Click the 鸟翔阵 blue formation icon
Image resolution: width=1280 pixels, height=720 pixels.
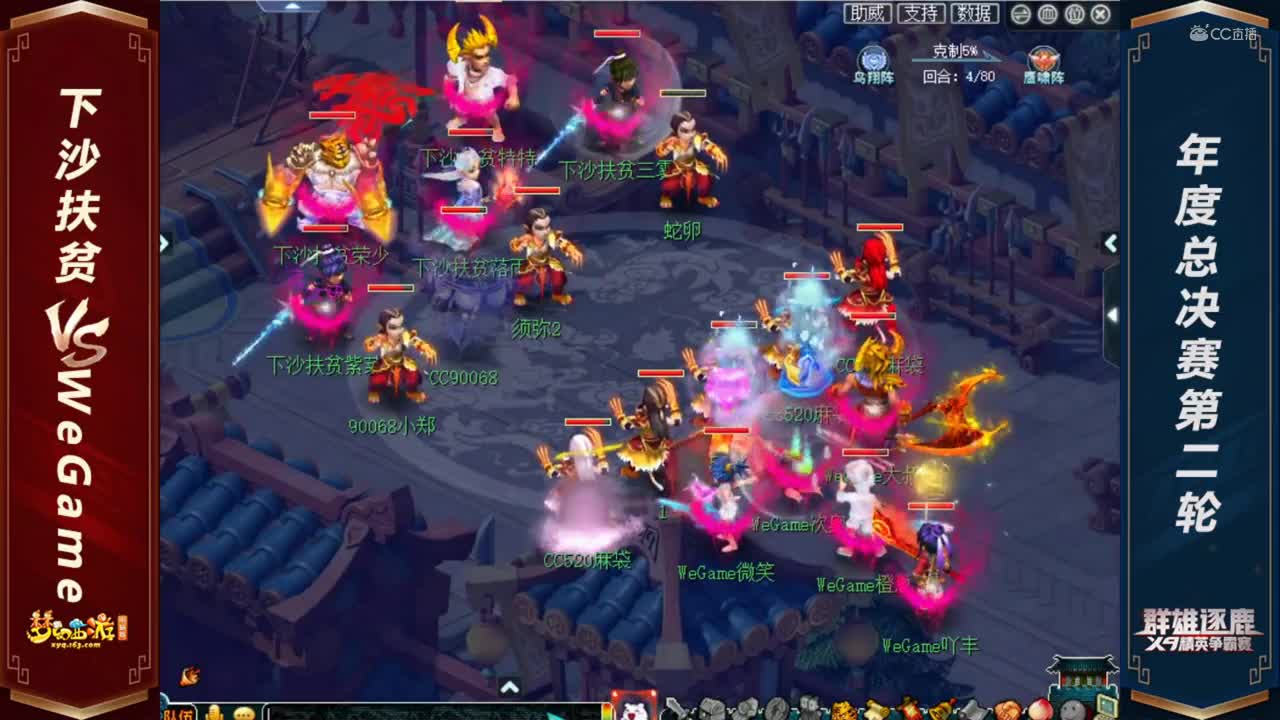coord(870,58)
